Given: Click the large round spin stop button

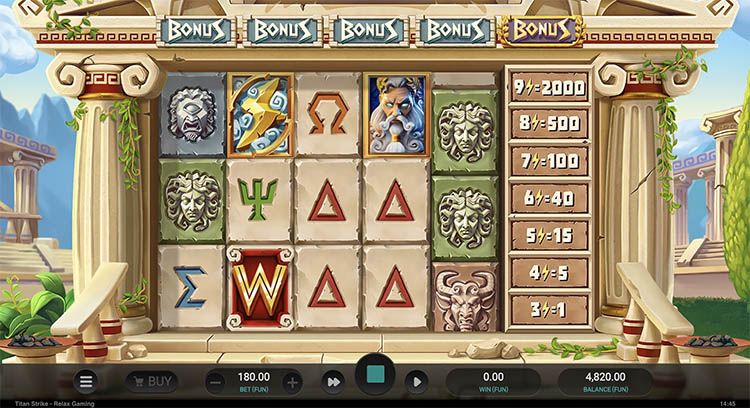Looking at the screenshot, I should (375, 377).
